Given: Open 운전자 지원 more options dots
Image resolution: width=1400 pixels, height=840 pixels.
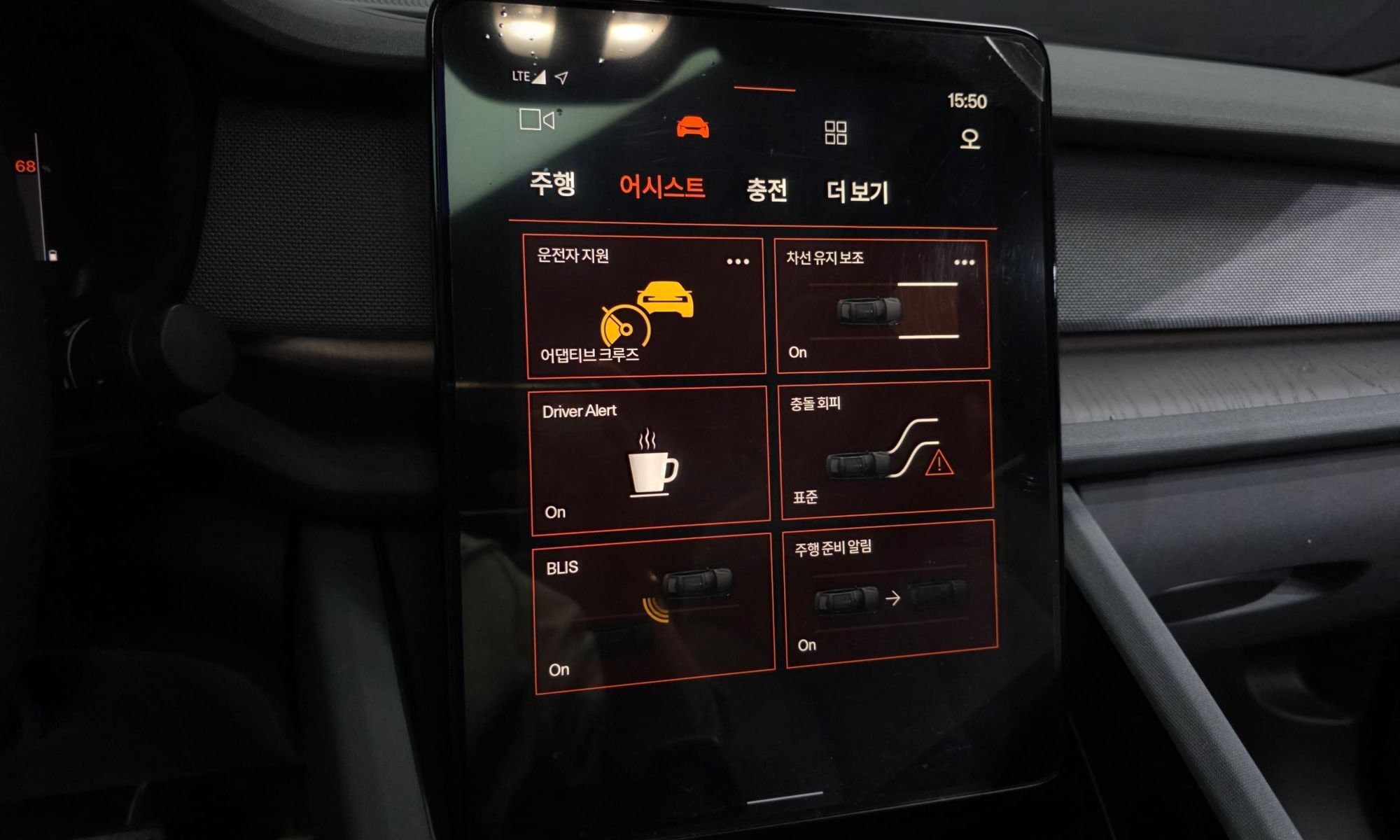Looking at the screenshot, I should point(738,262).
